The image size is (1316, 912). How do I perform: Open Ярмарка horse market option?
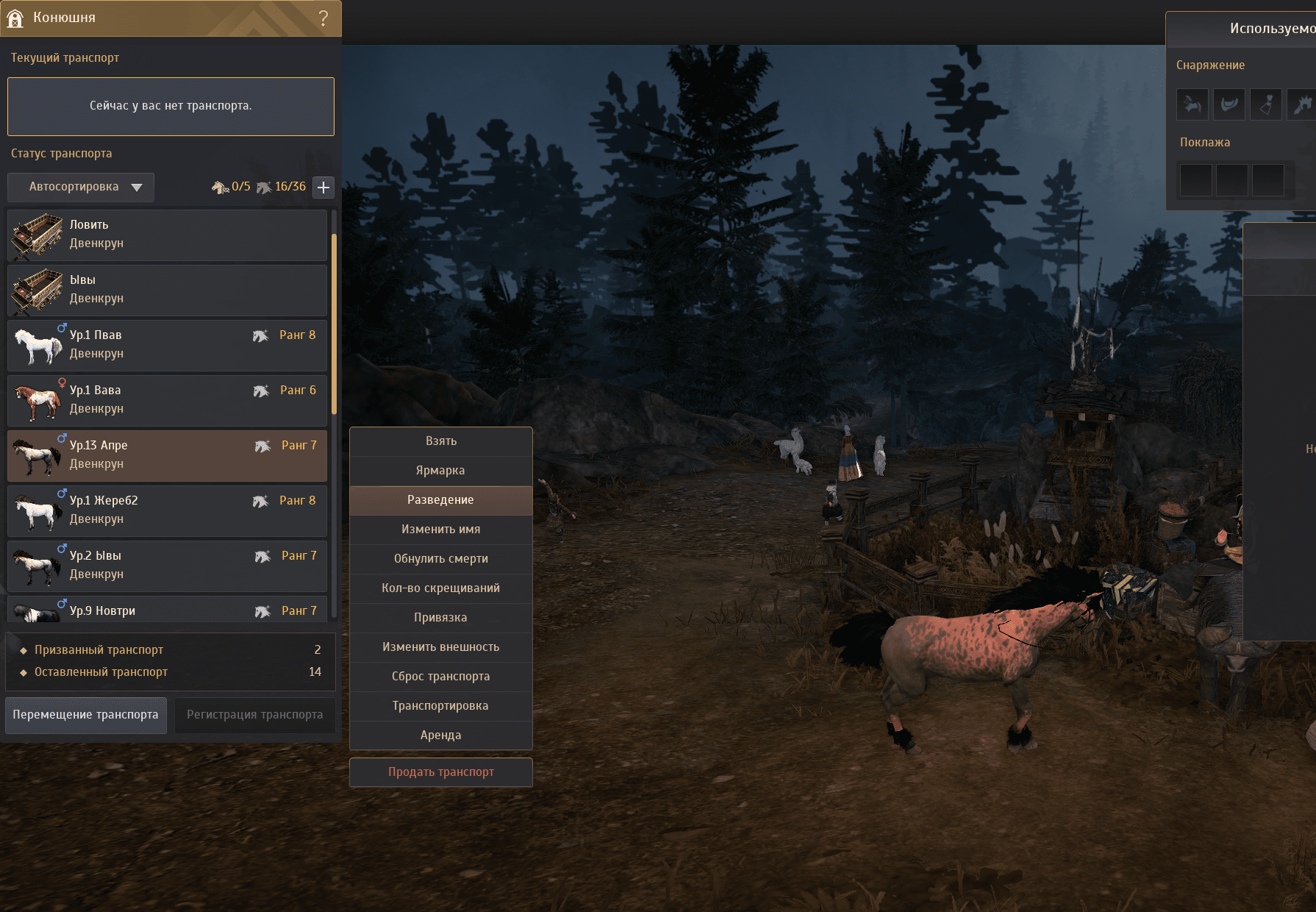tap(440, 471)
